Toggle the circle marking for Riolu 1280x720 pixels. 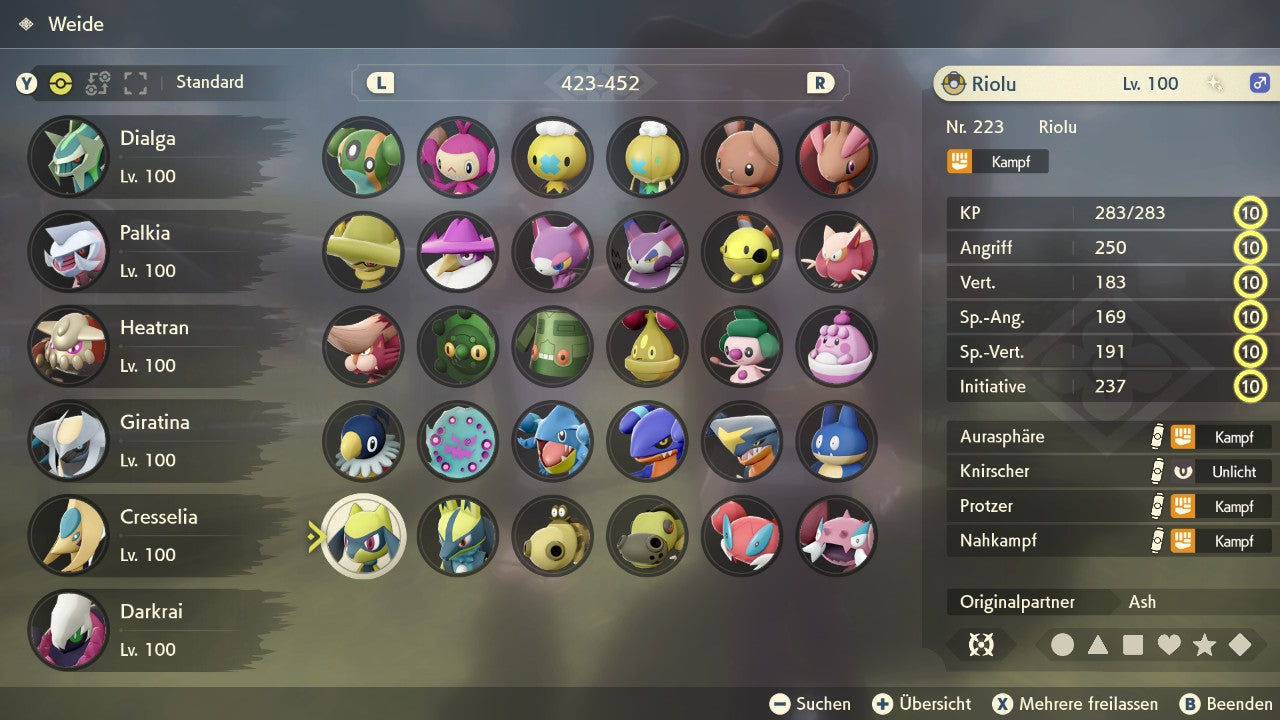coord(1062,645)
